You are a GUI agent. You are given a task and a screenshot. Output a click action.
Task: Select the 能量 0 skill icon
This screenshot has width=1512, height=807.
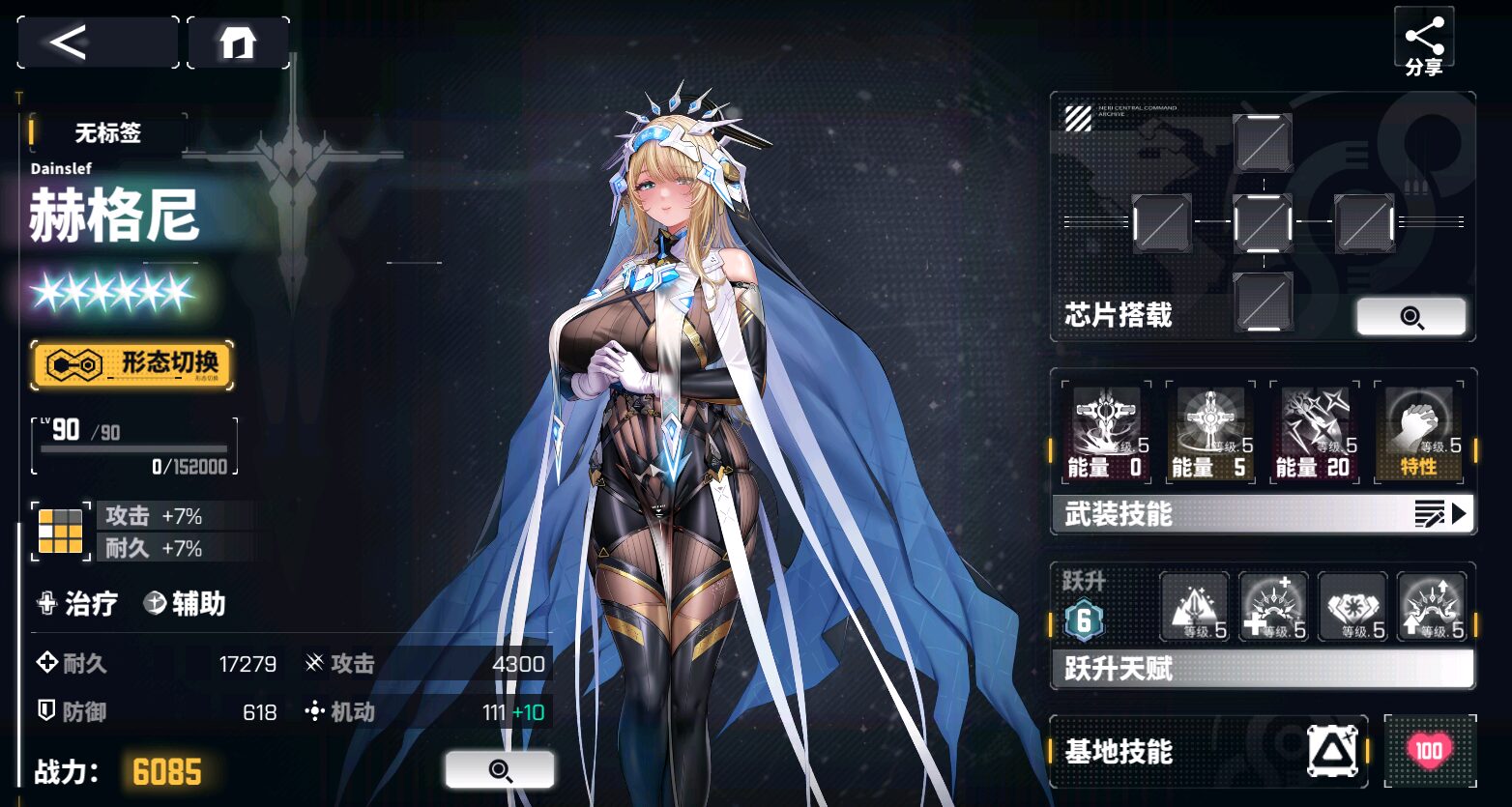(x=1106, y=432)
